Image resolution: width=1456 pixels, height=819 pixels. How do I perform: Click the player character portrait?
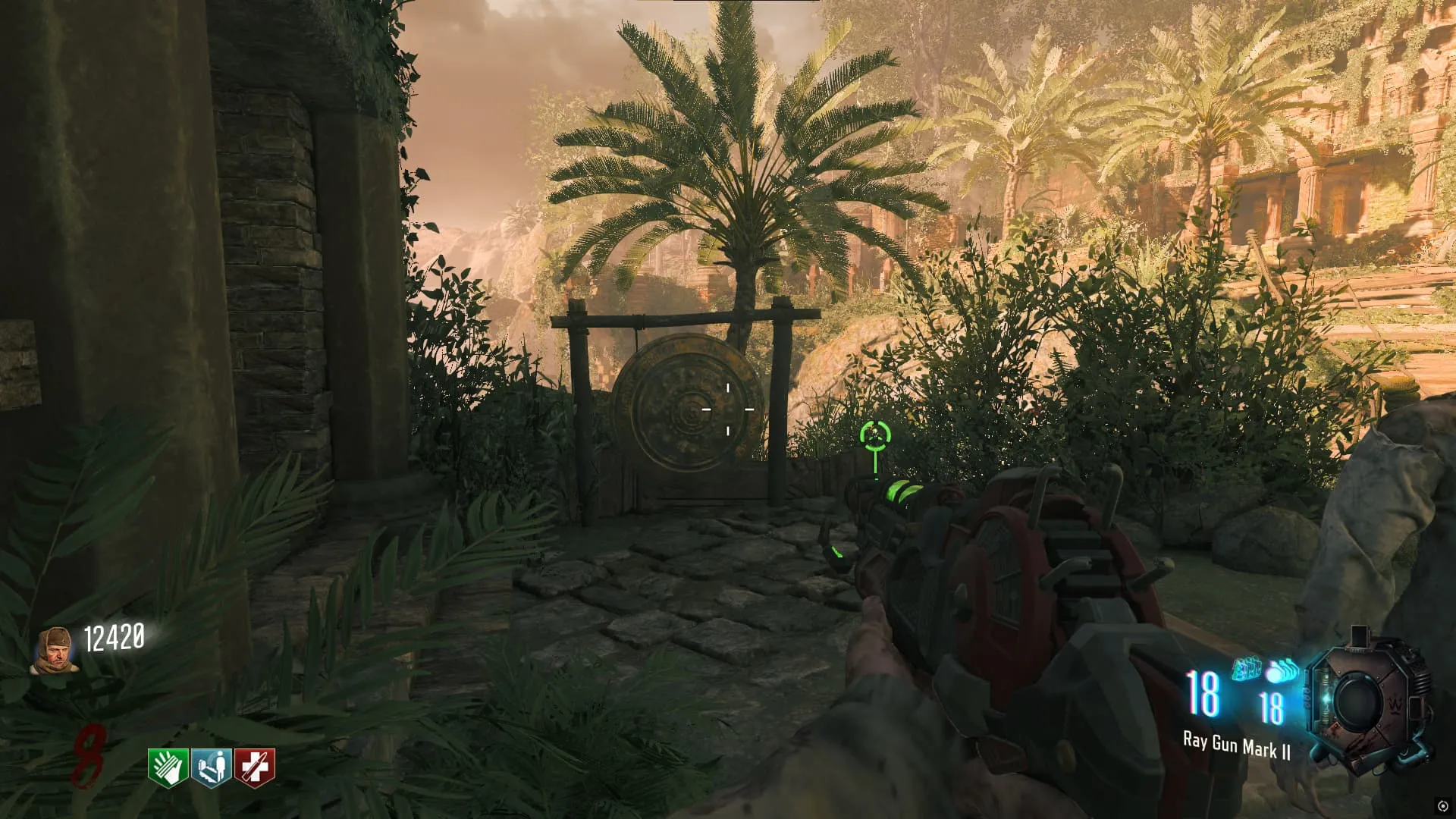click(x=54, y=650)
